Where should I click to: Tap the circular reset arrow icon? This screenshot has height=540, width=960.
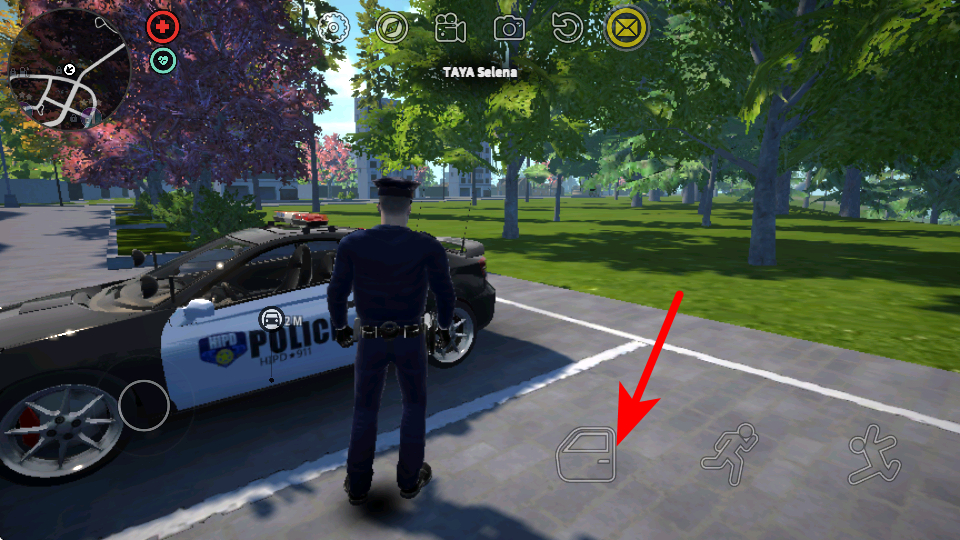[x=568, y=27]
